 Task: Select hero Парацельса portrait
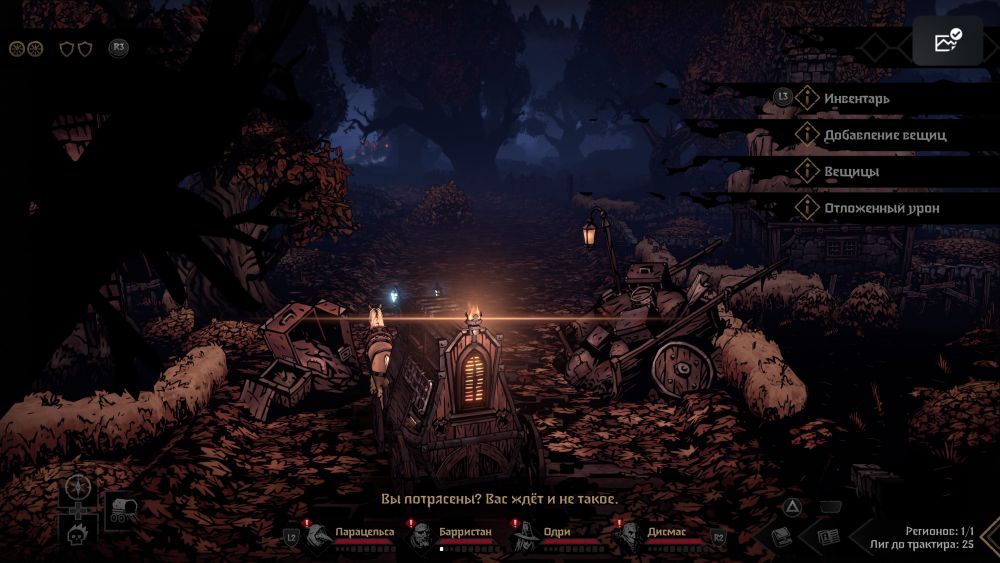tap(320, 537)
